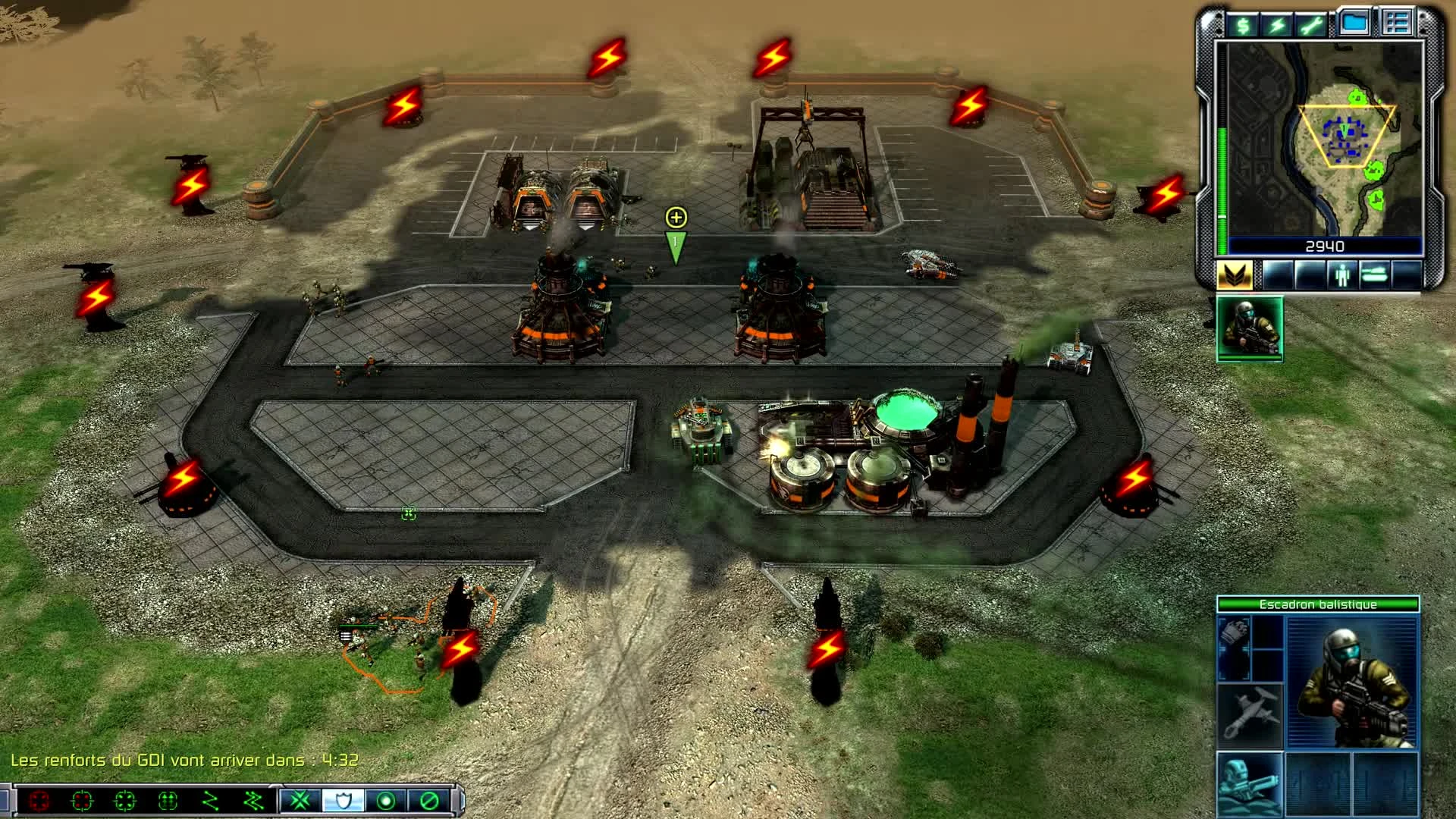Click the gold chevron rank badge below the minimap
The height and width of the screenshot is (819, 1456).
click(x=1237, y=274)
